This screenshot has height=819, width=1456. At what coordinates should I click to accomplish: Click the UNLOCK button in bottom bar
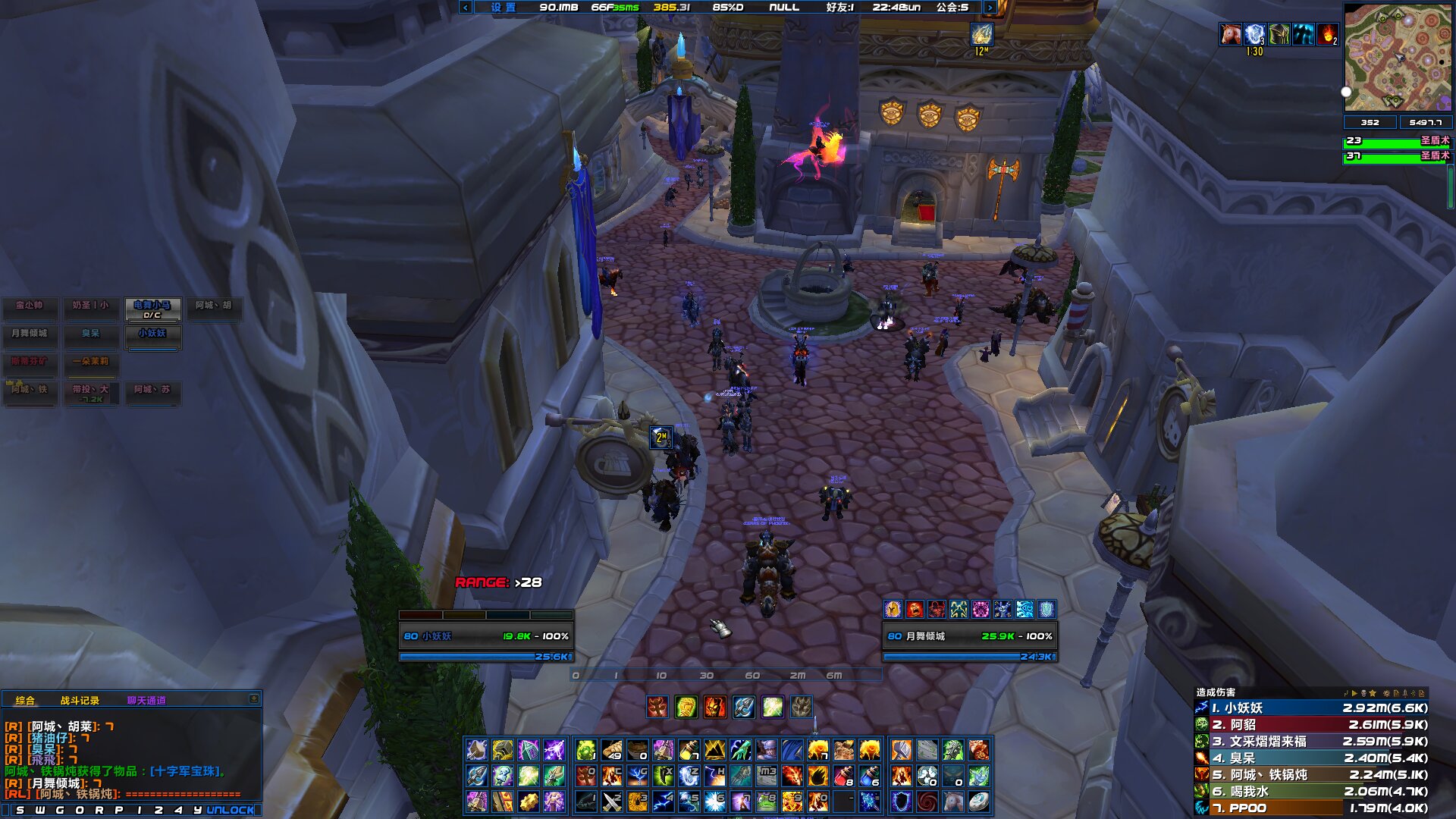click(231, 810)
